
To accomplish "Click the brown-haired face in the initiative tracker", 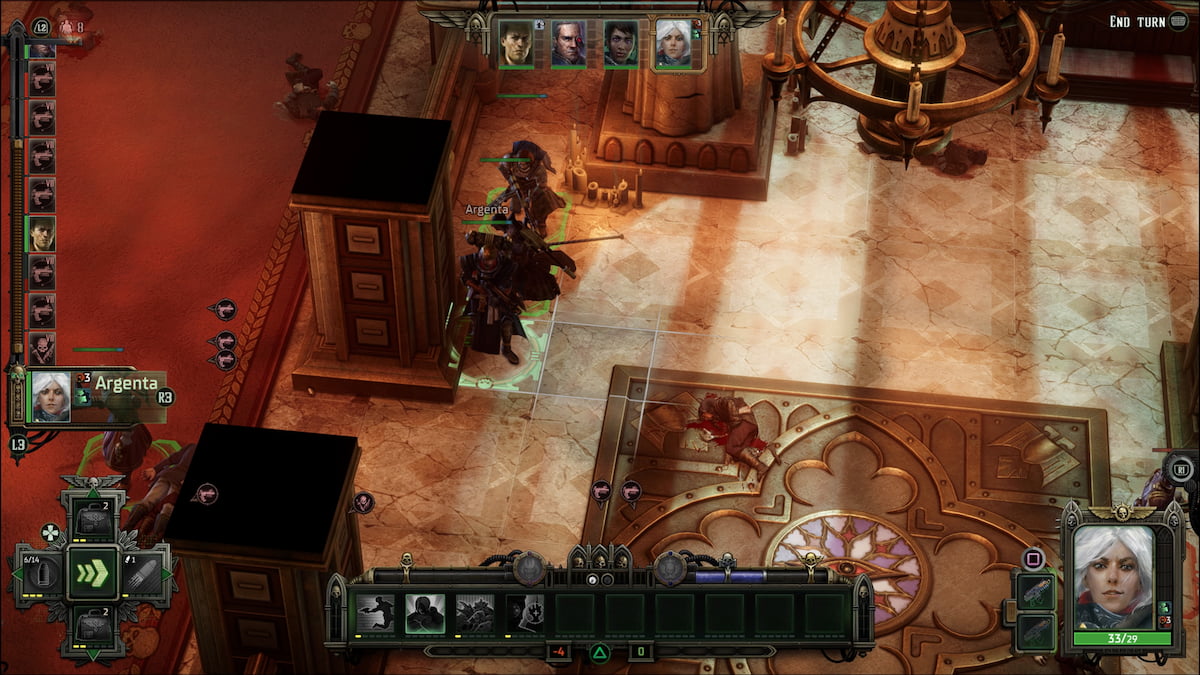I will (x=42, y=234).
